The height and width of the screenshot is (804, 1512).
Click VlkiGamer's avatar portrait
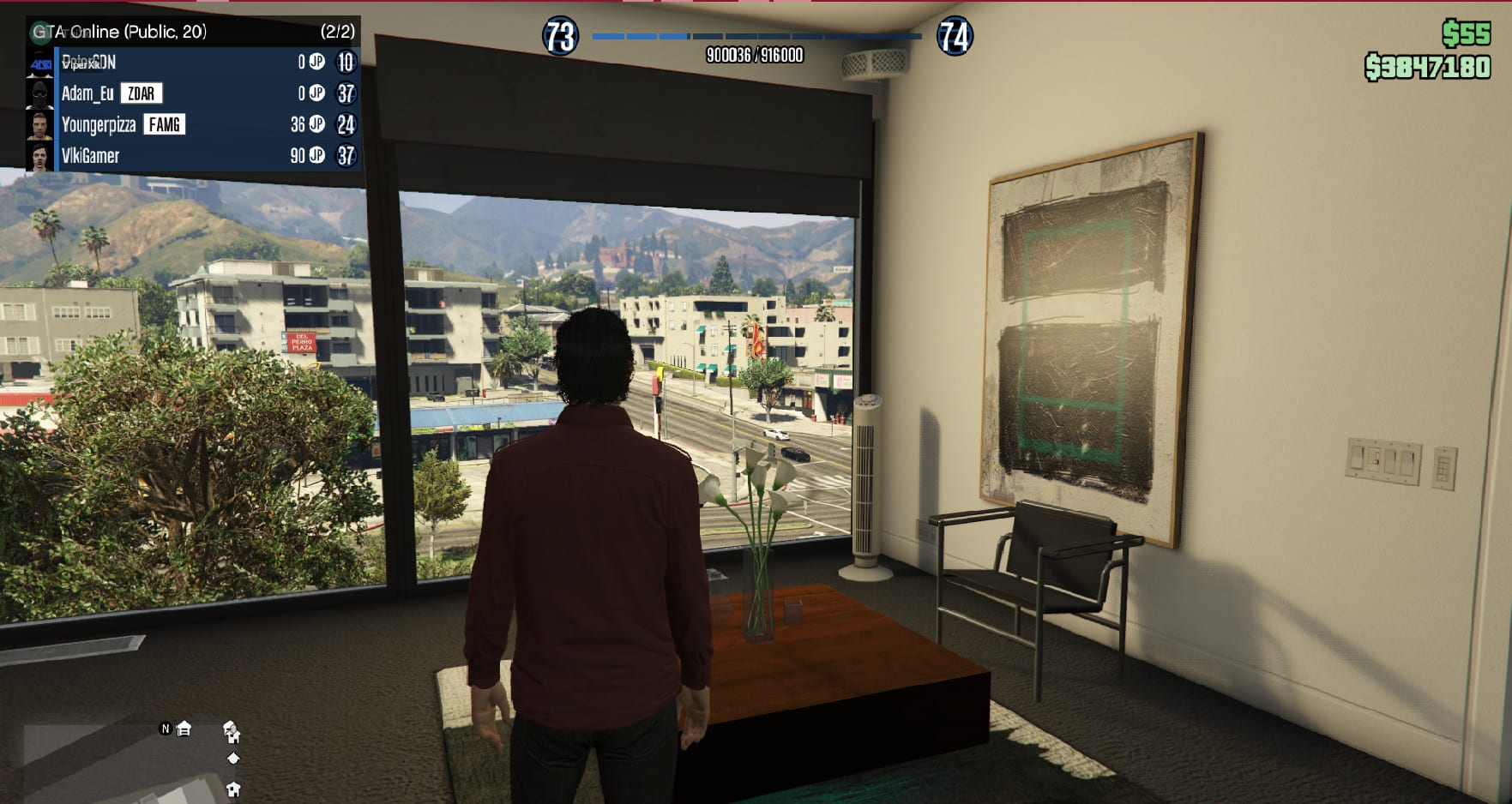click(39, 156)
